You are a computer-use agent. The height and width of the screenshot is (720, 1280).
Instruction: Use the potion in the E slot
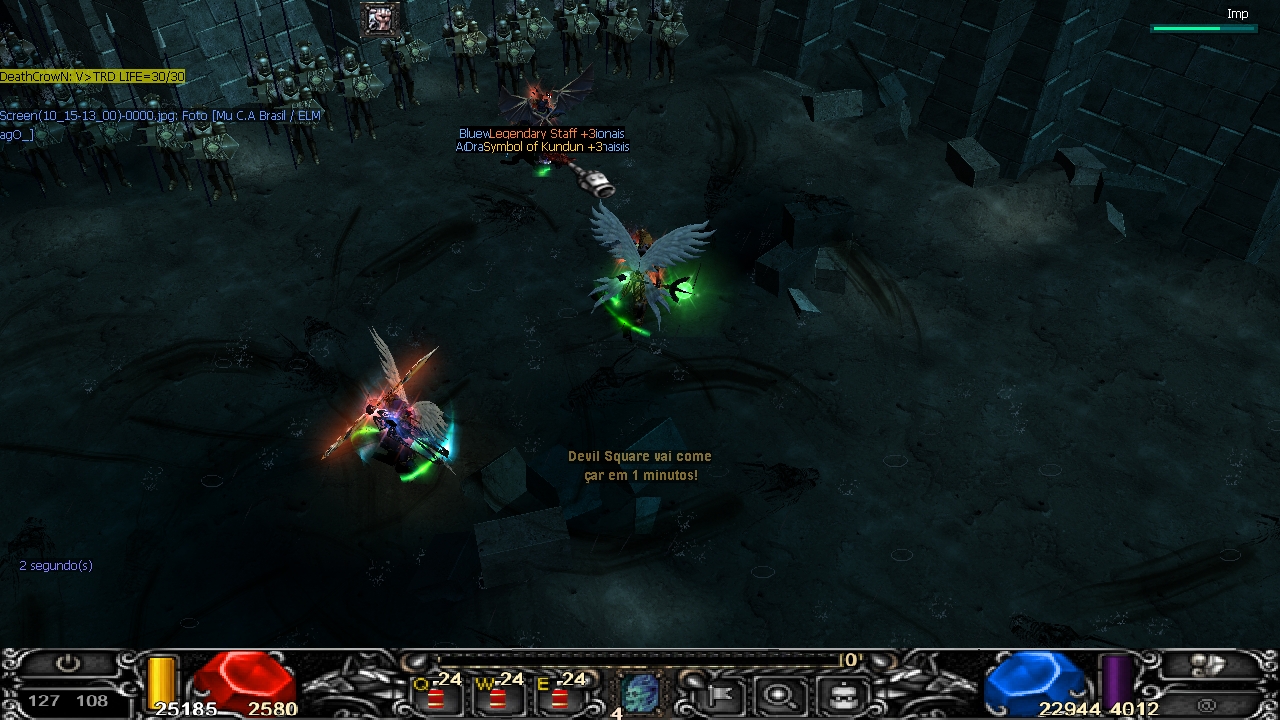tap(560, 696)
